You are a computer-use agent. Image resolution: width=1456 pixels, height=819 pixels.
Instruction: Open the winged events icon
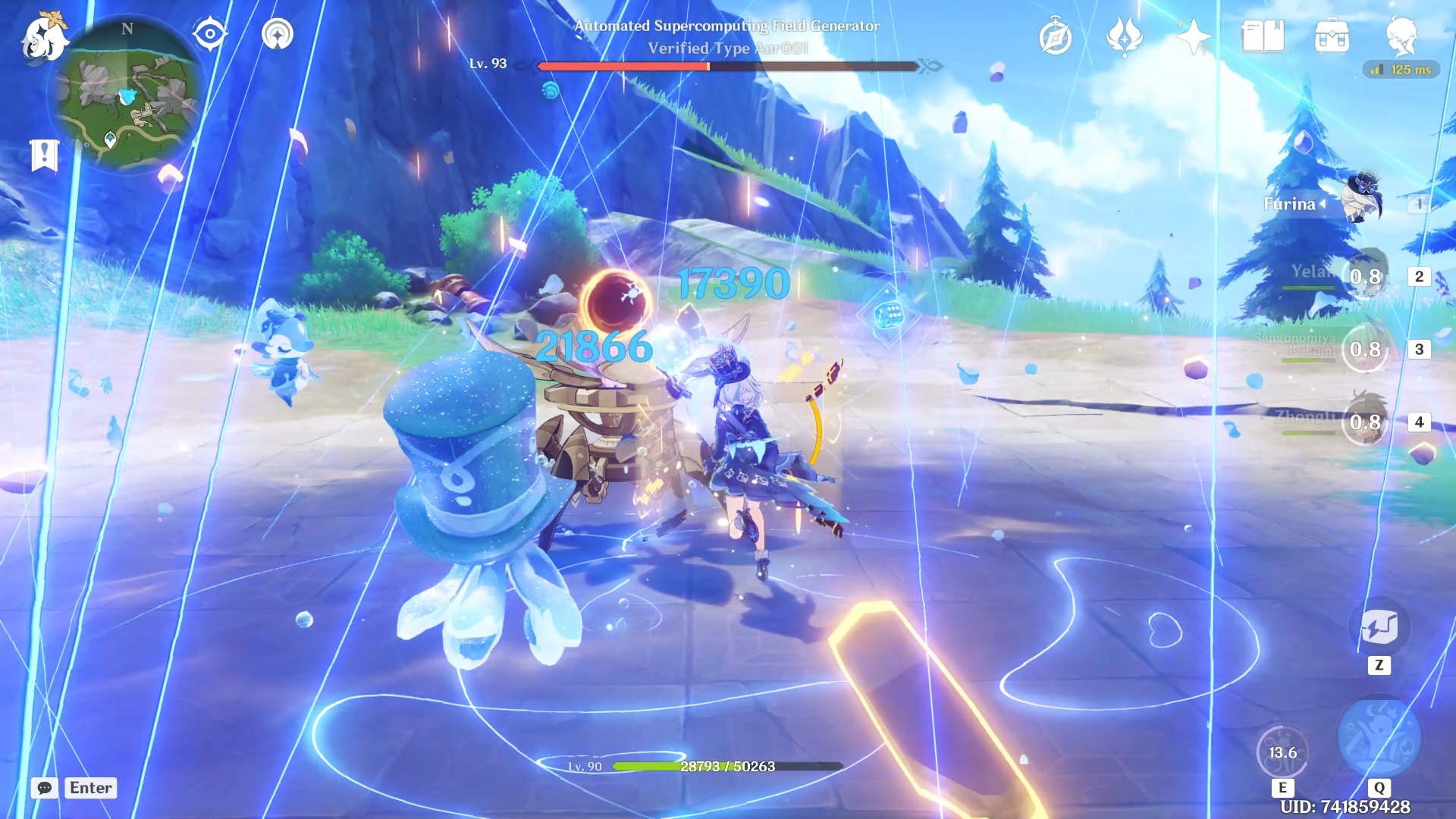(x=1125, y=37)
